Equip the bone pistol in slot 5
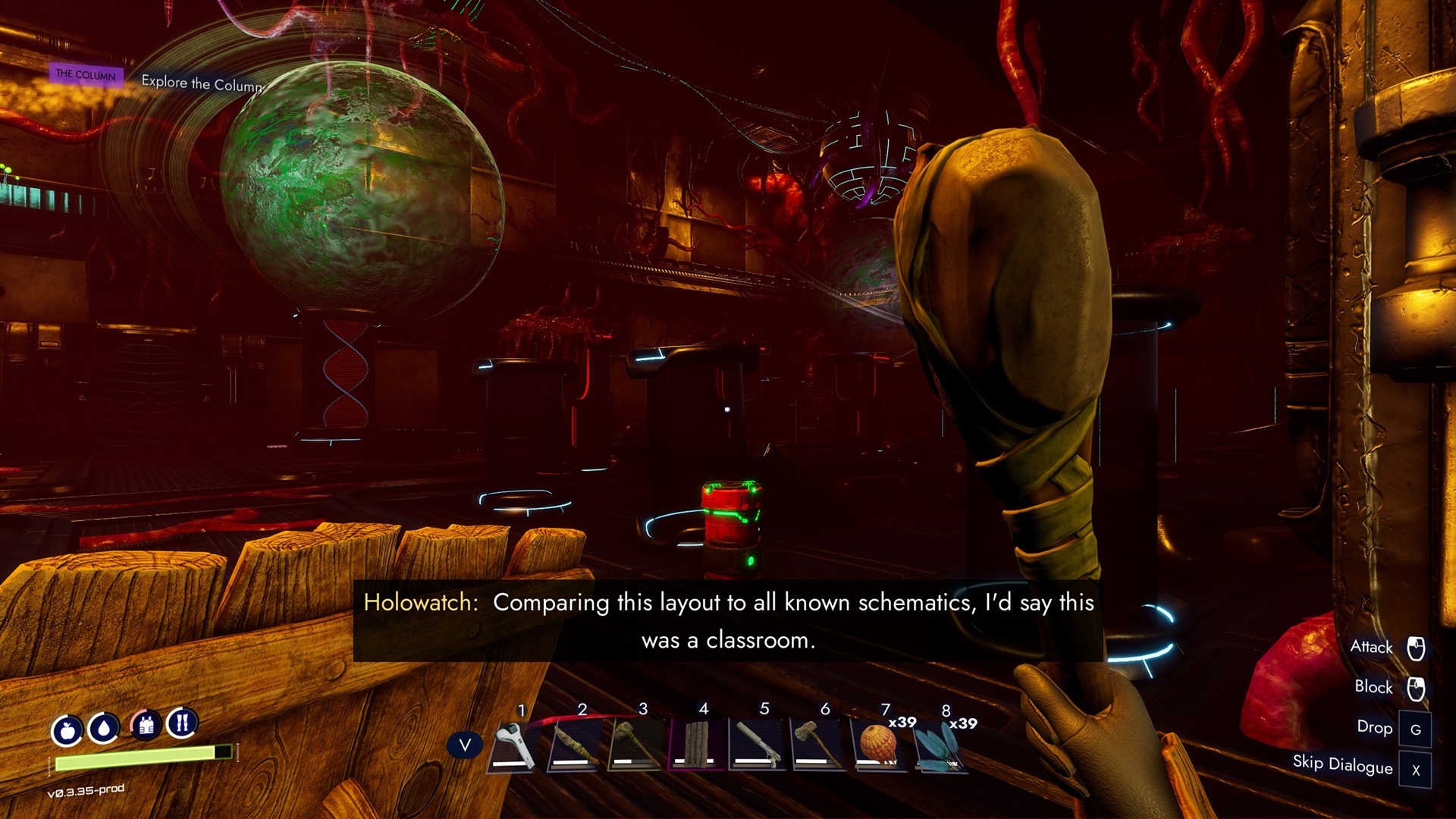1456x819 pixels. tap(756, 745)
